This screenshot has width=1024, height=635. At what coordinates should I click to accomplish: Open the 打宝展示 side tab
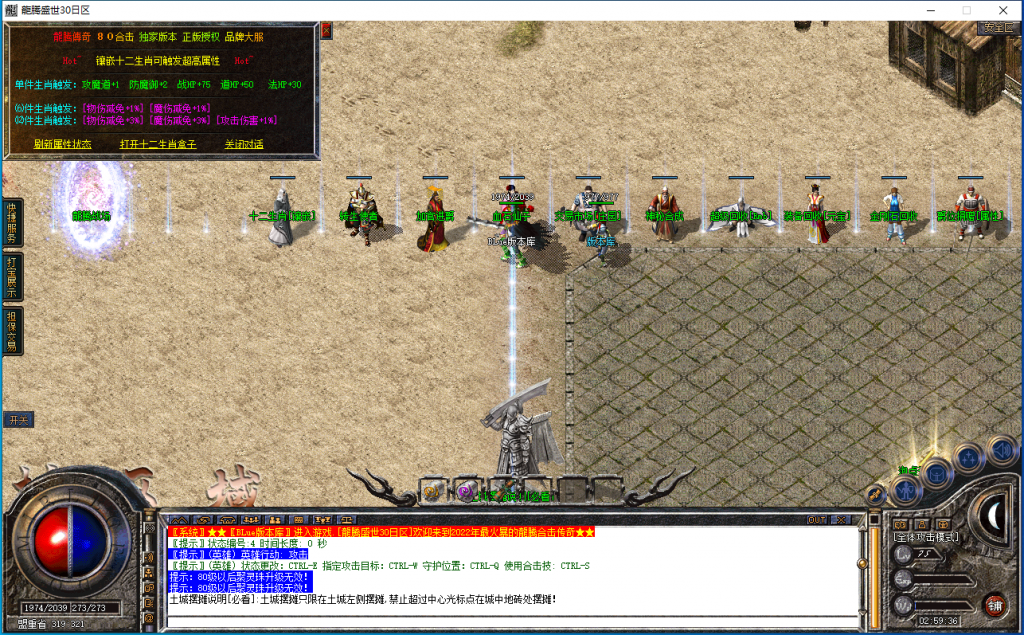click(11, 277)
